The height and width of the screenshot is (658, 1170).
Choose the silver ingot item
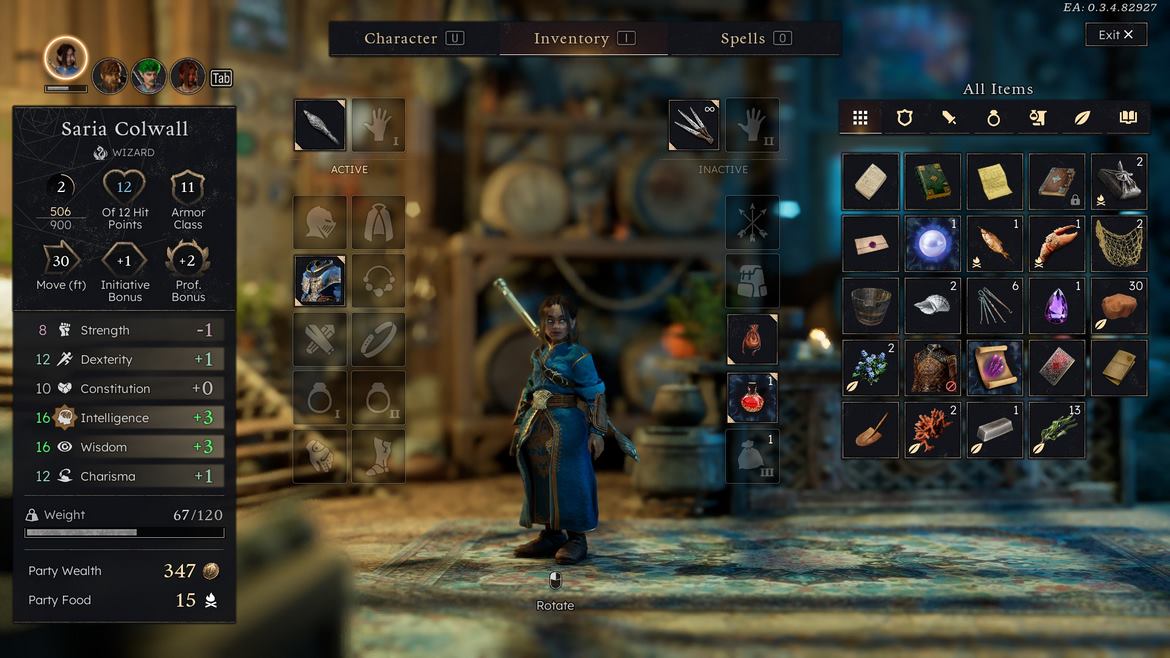point(995,430)
